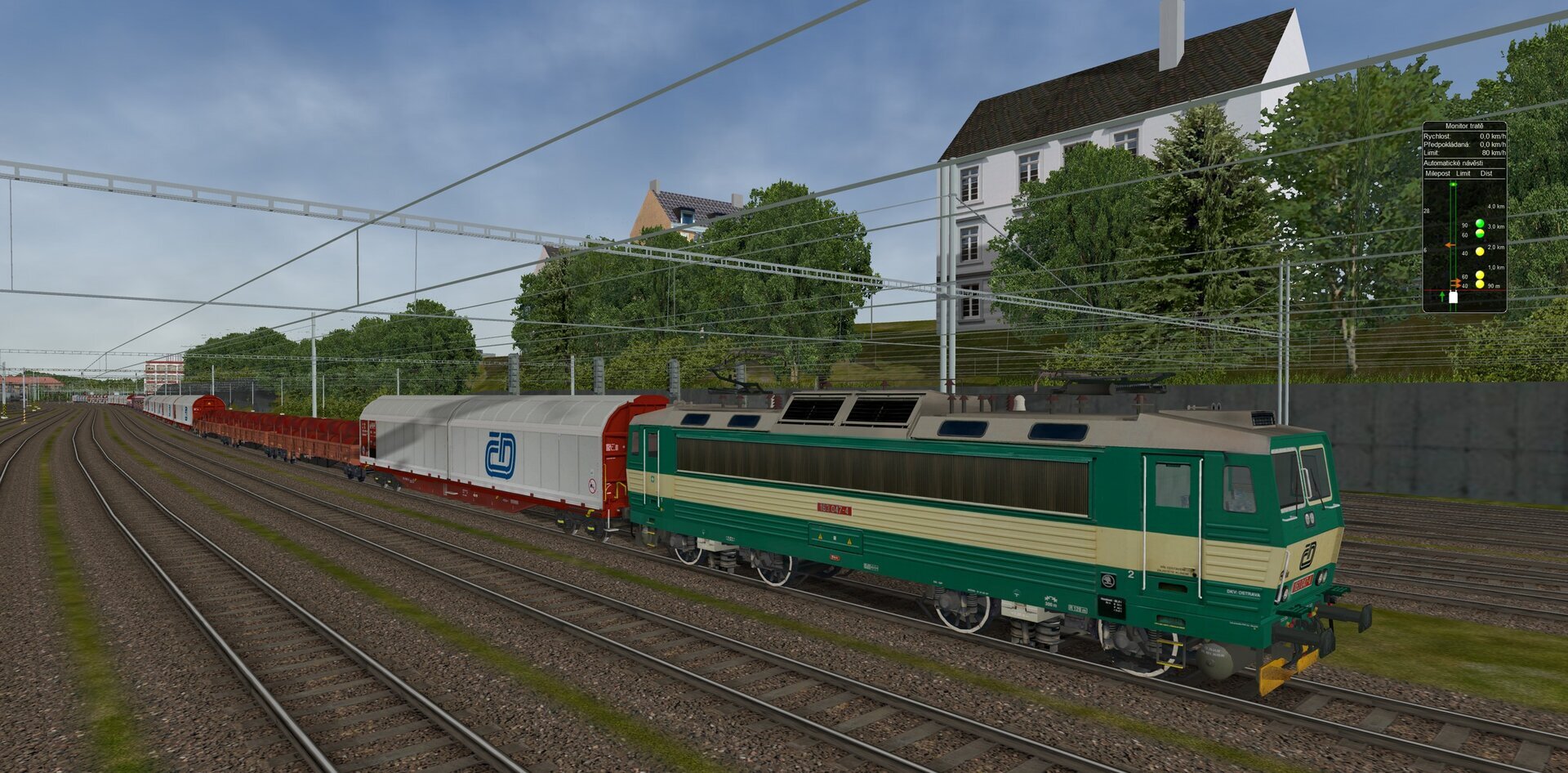Screen dimensions: 1568x773
Task: Toggle the second green signal dot below 90 limit
Action: click(1480, 233)
